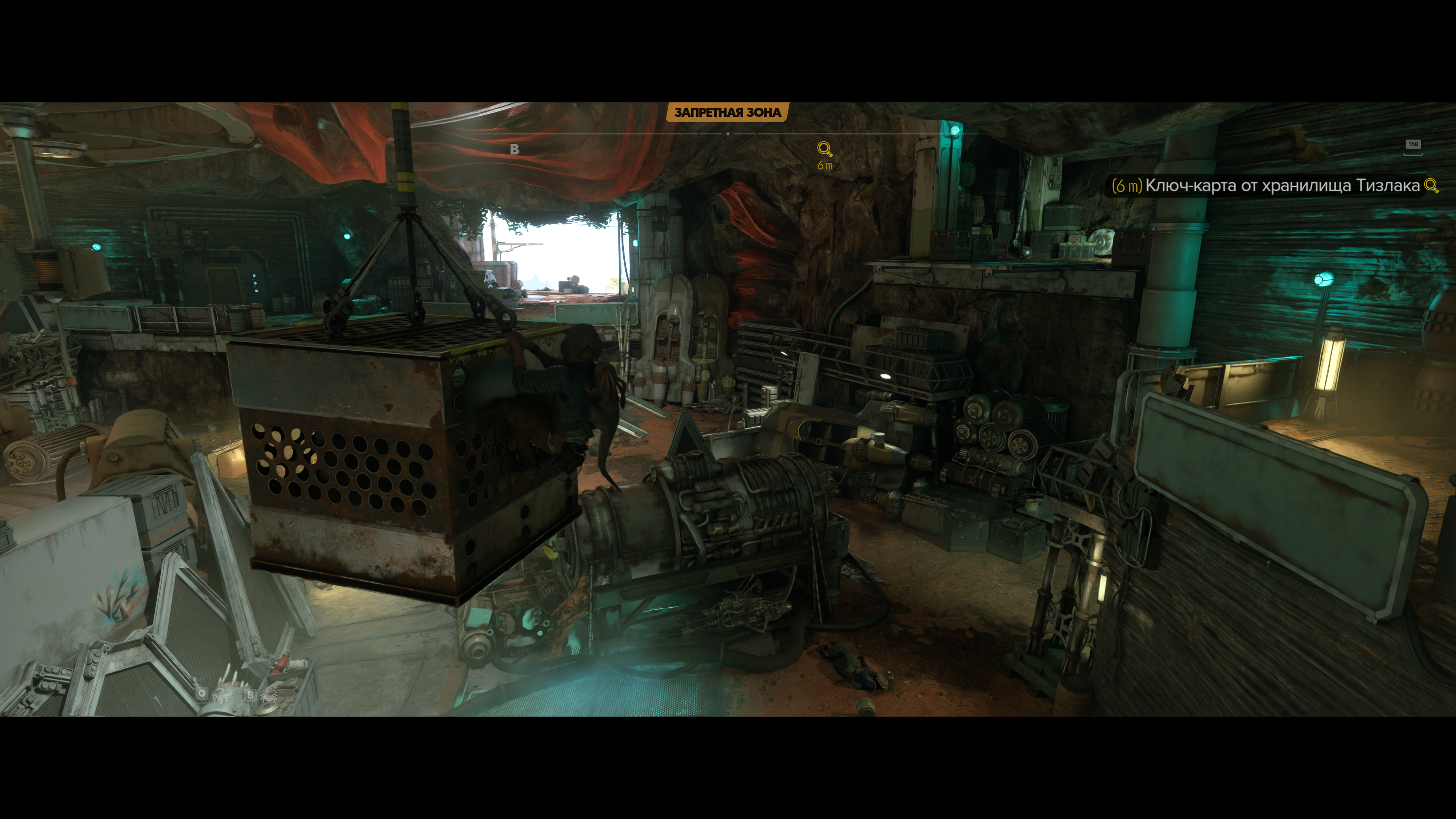
Task: Click the ЗАПРЕТНАЯ ЗОНА banner
Action: (728, 113)
